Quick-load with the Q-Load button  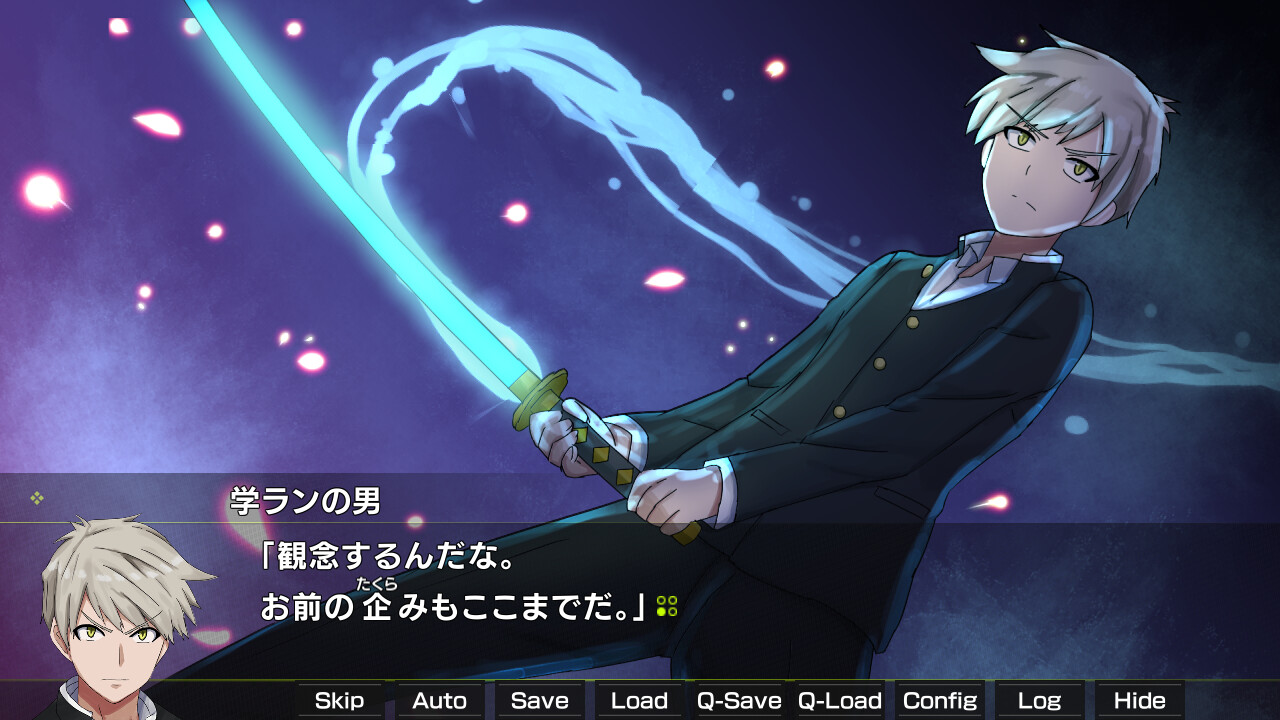tap(841, 700)
